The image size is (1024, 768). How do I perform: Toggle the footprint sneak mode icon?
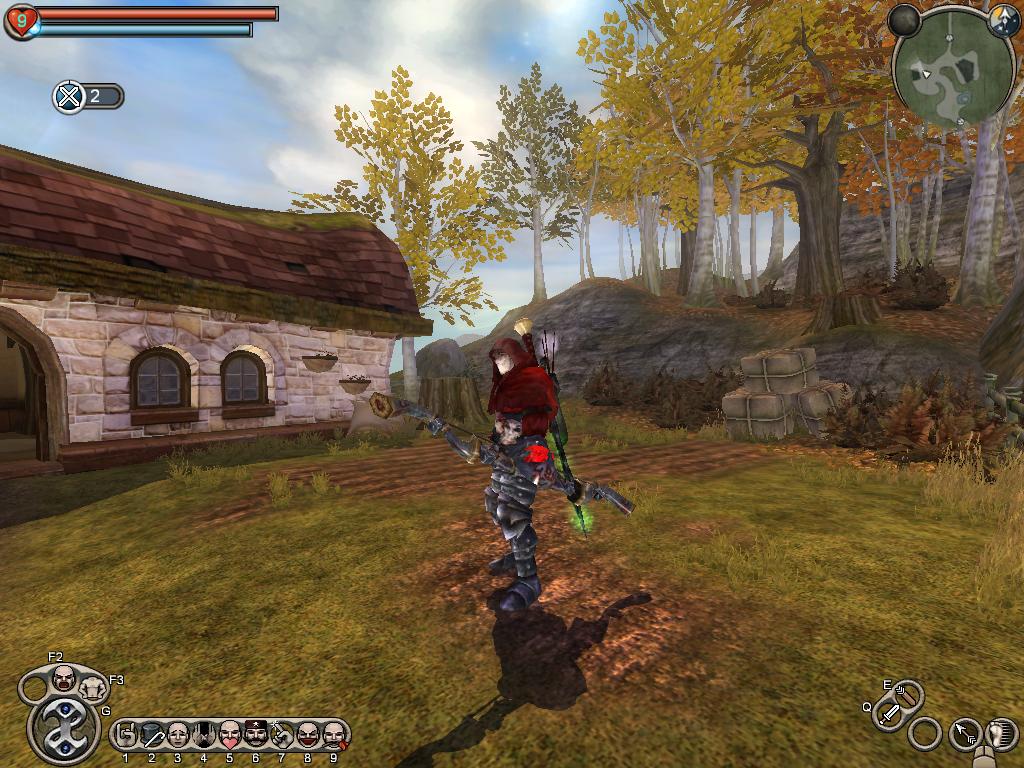[1001, 734]
